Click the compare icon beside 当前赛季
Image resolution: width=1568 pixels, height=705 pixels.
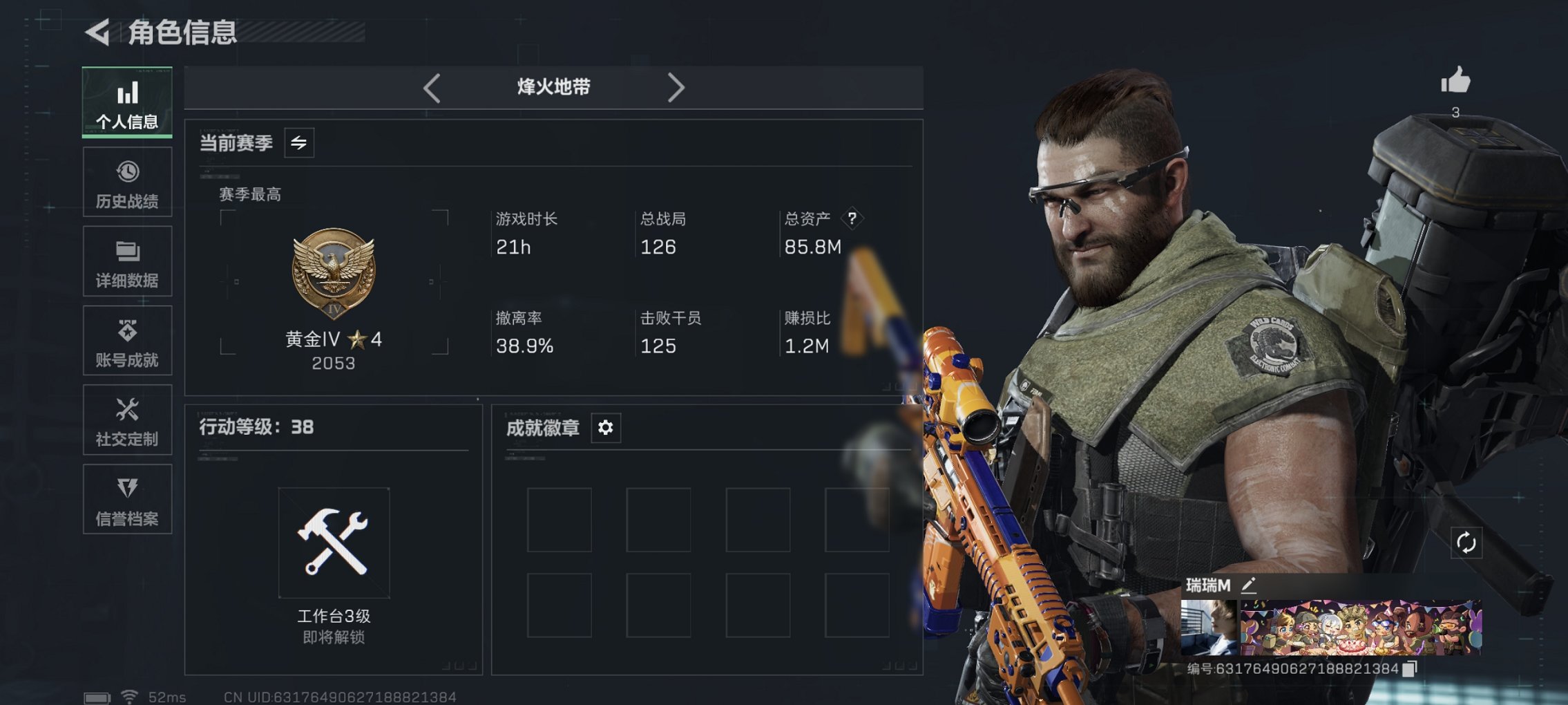pyautogui.click(x=300, y=142)
